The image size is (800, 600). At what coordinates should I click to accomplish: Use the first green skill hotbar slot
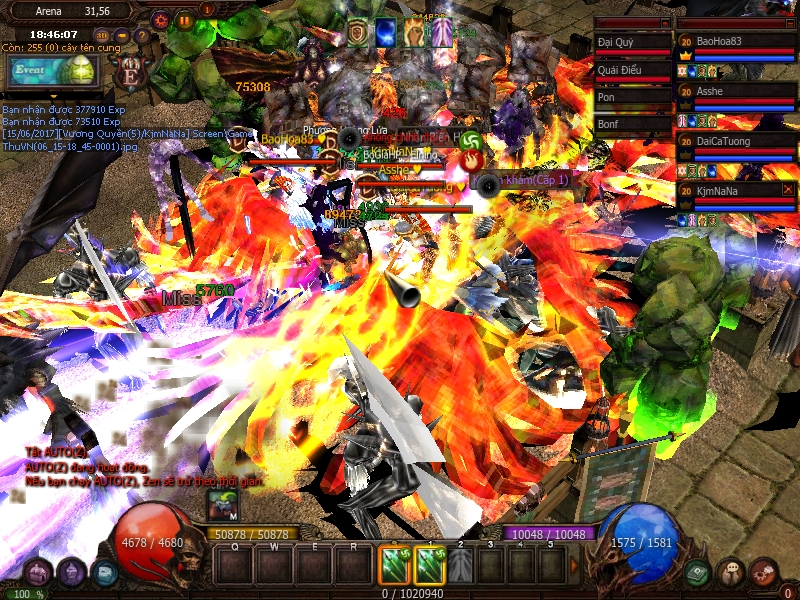click(x=391, y=566)
